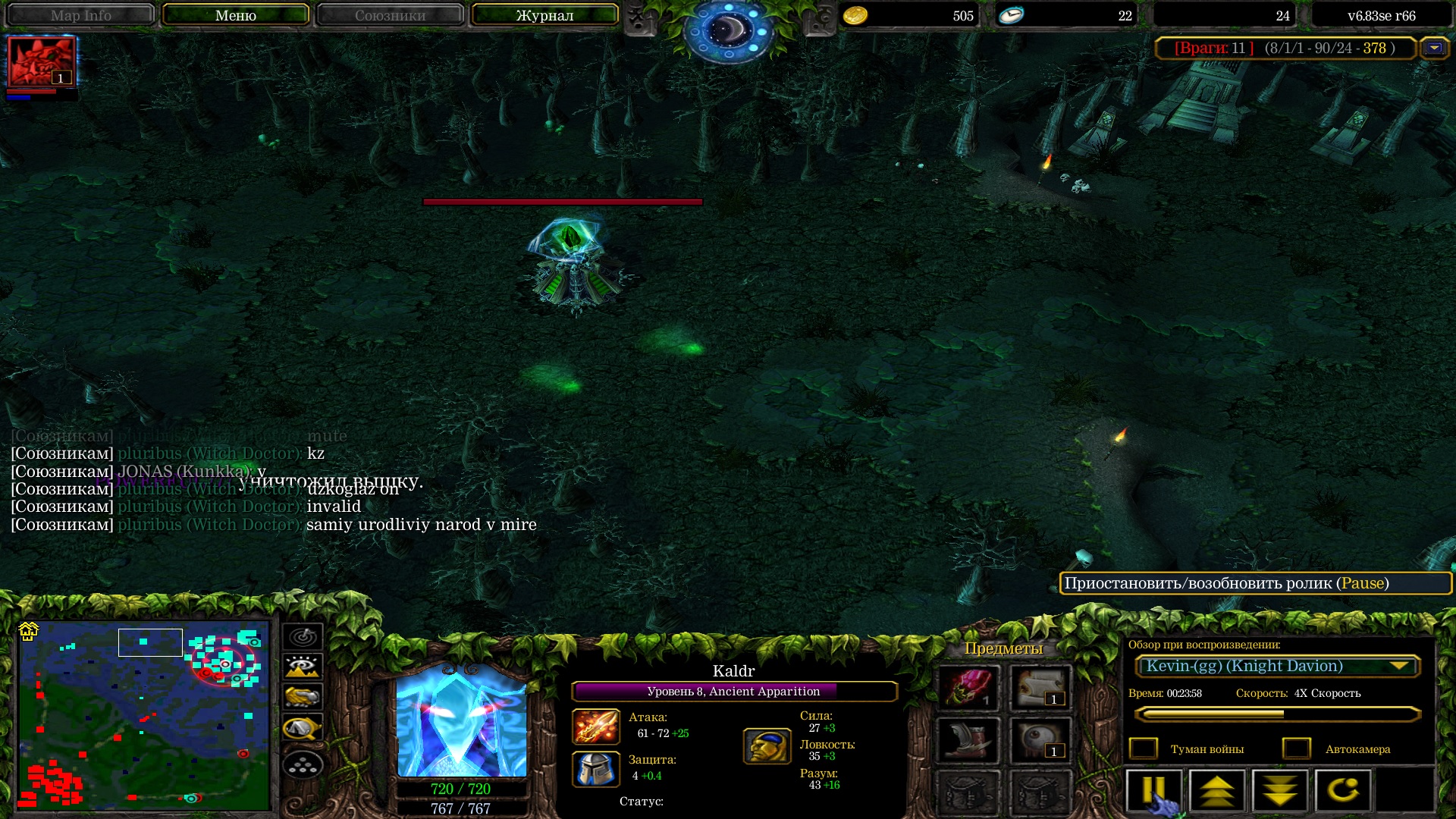Image resolution: width=1456 pixels, height=819 pixels.
Task: Toggle minimap ally color mode button
Action: click(x=303, y=697)
